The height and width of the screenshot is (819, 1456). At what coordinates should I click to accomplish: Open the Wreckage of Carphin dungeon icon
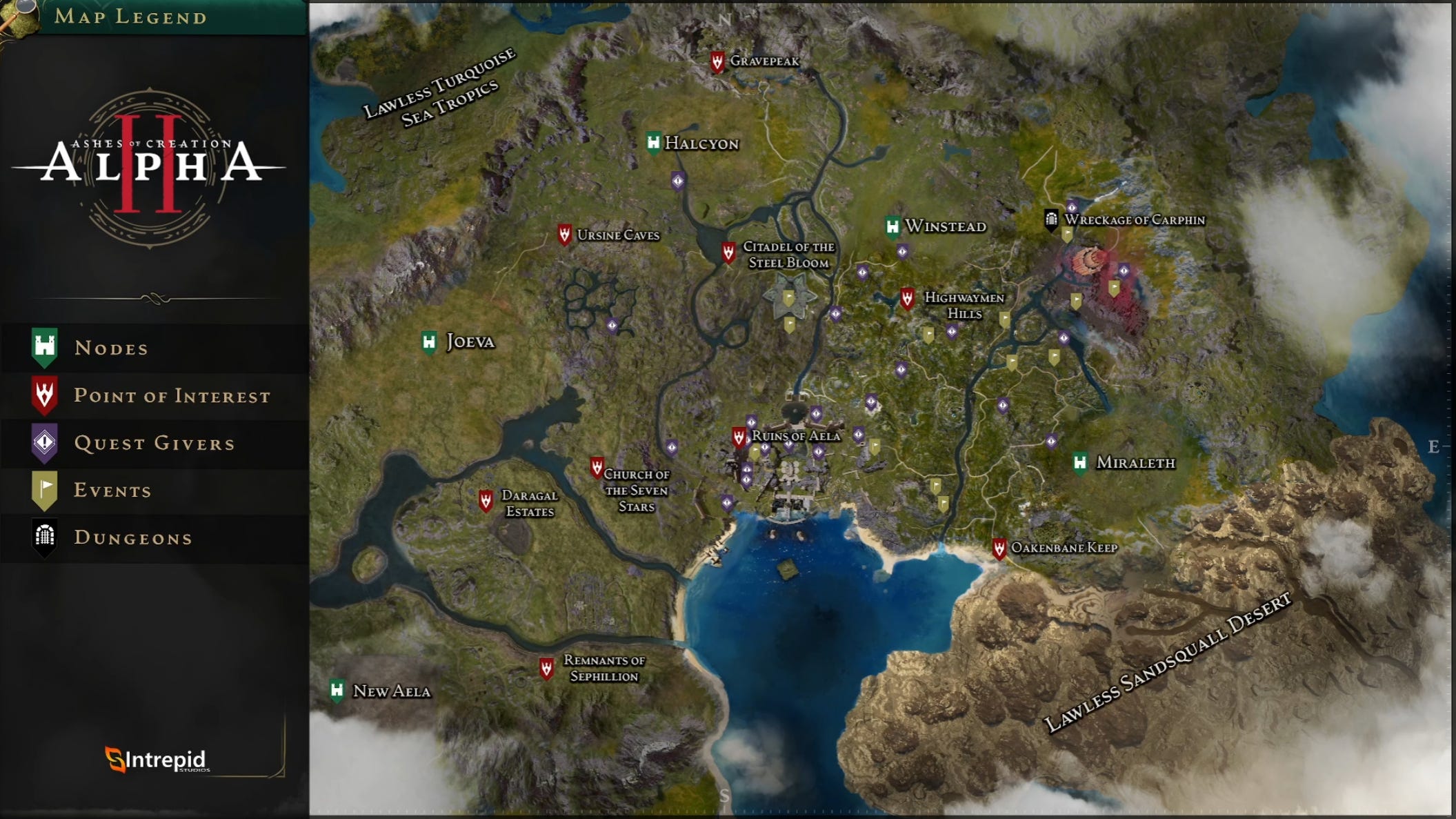point(1051,219)
